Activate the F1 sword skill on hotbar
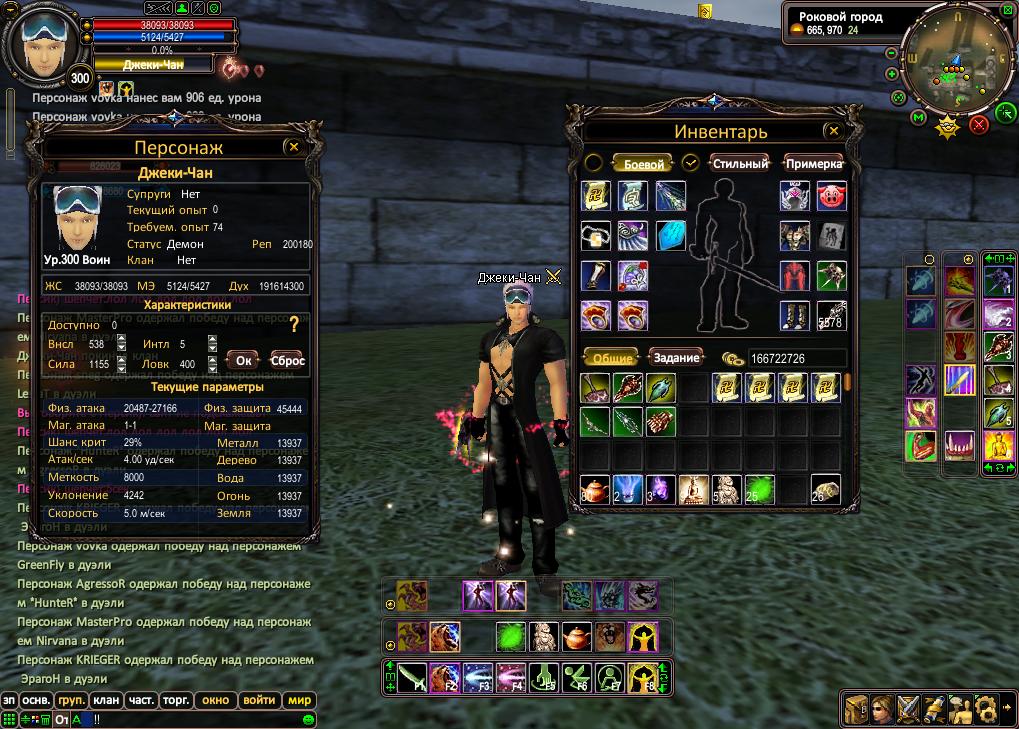The image size is (1019, 729). 411,677
